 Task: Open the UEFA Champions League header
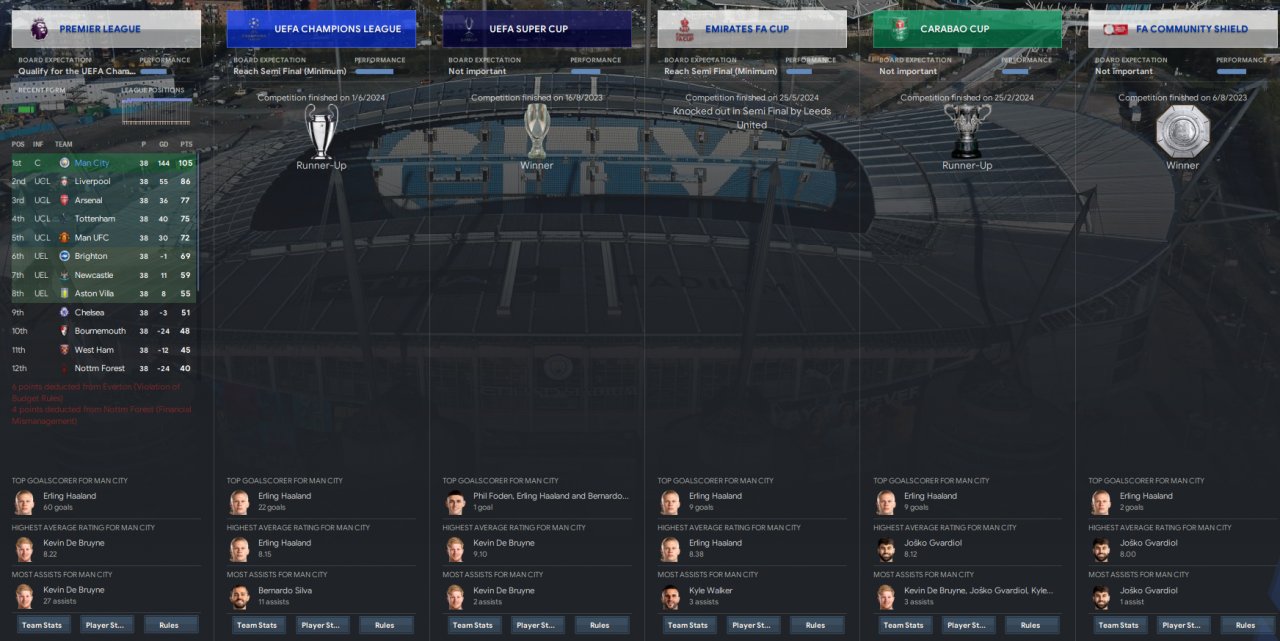click(x=321, y=29)
